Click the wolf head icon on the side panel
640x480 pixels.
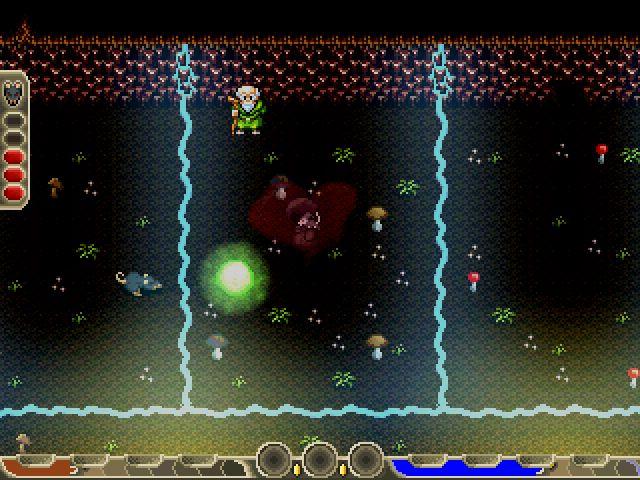[x=13, y=93]
